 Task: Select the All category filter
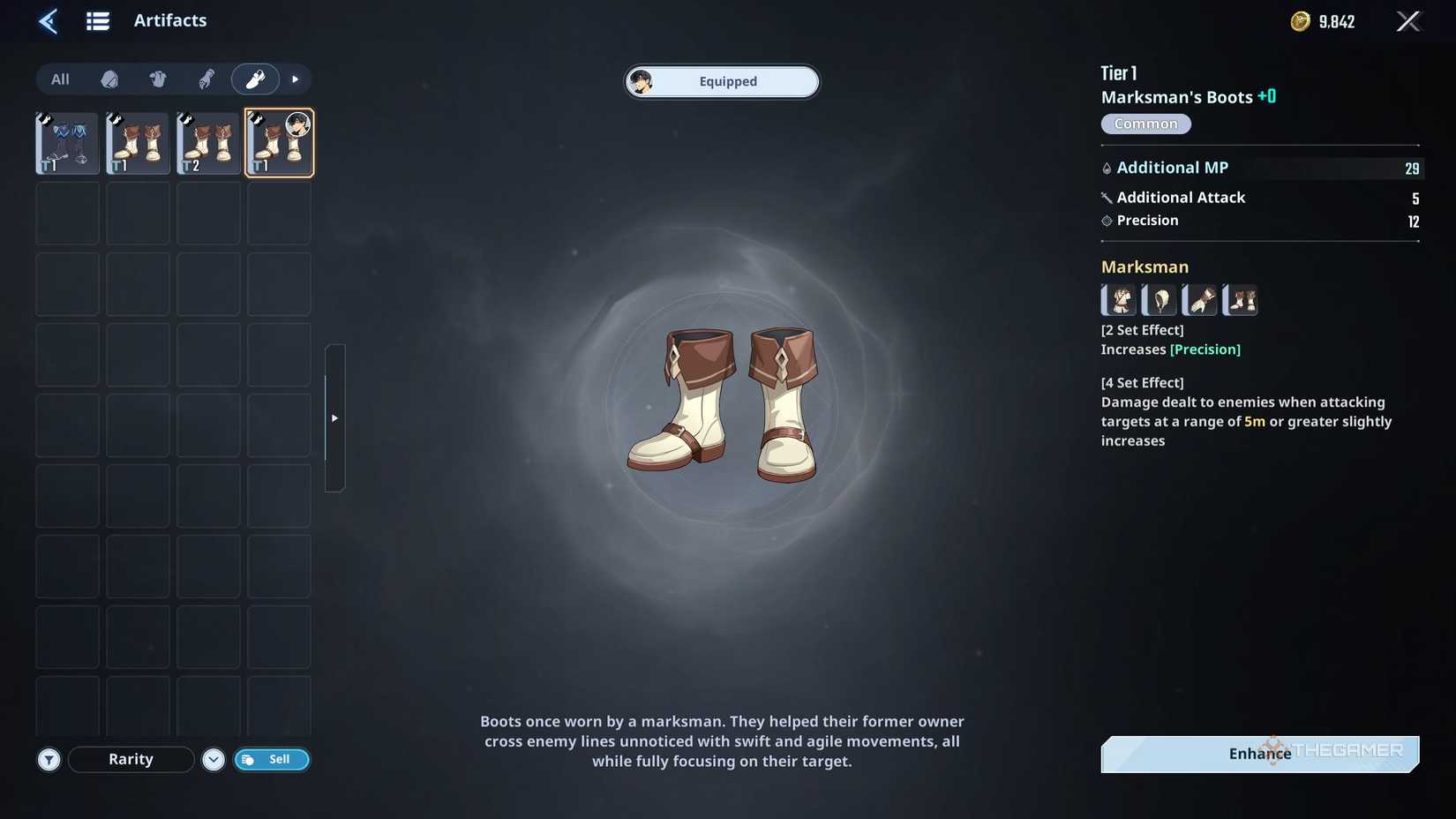(59, 79)
